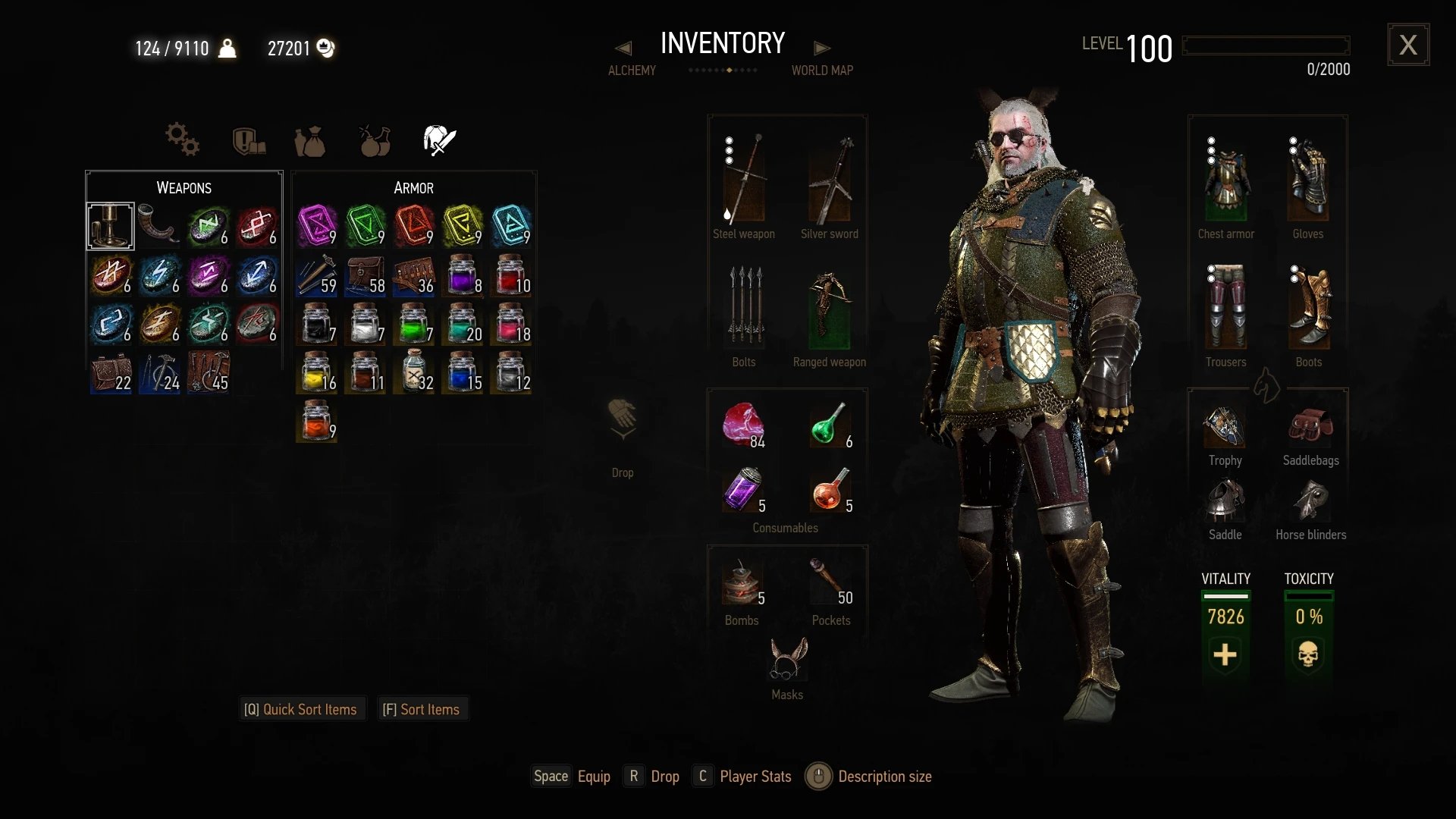Close the inventory with the X button
Viewport: 1456px width, 819px height.
(1408, 45)
